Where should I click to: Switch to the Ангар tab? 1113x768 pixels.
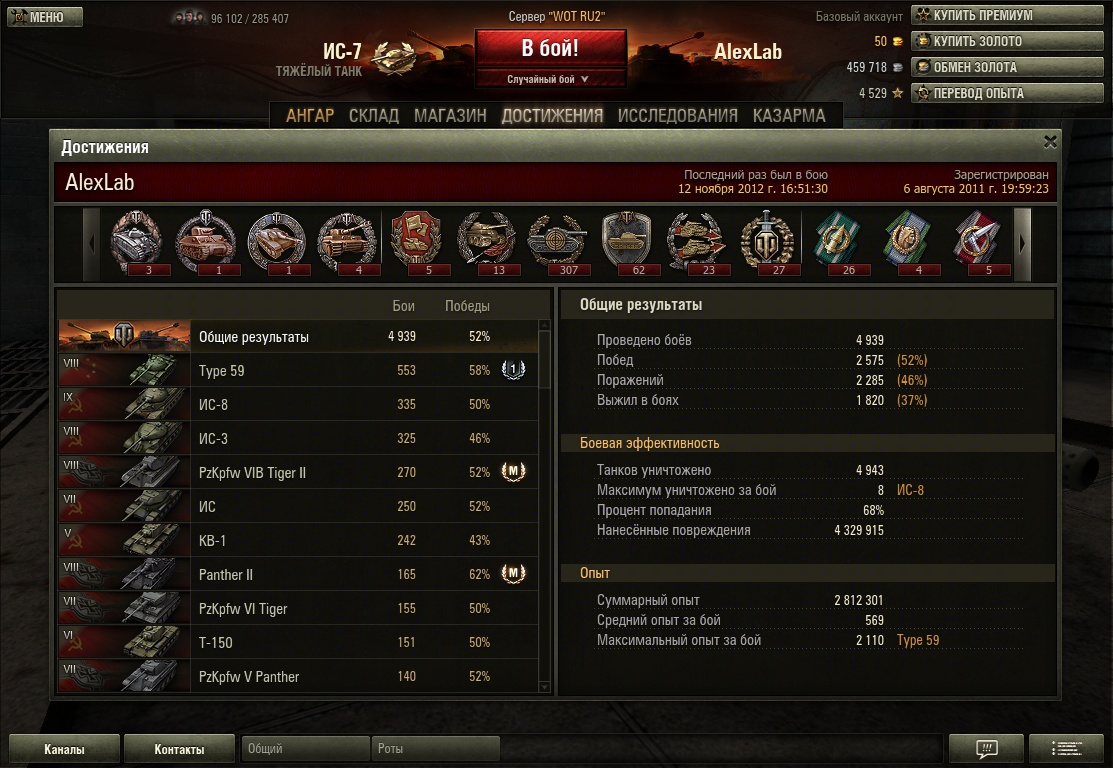tap(310, 115)
